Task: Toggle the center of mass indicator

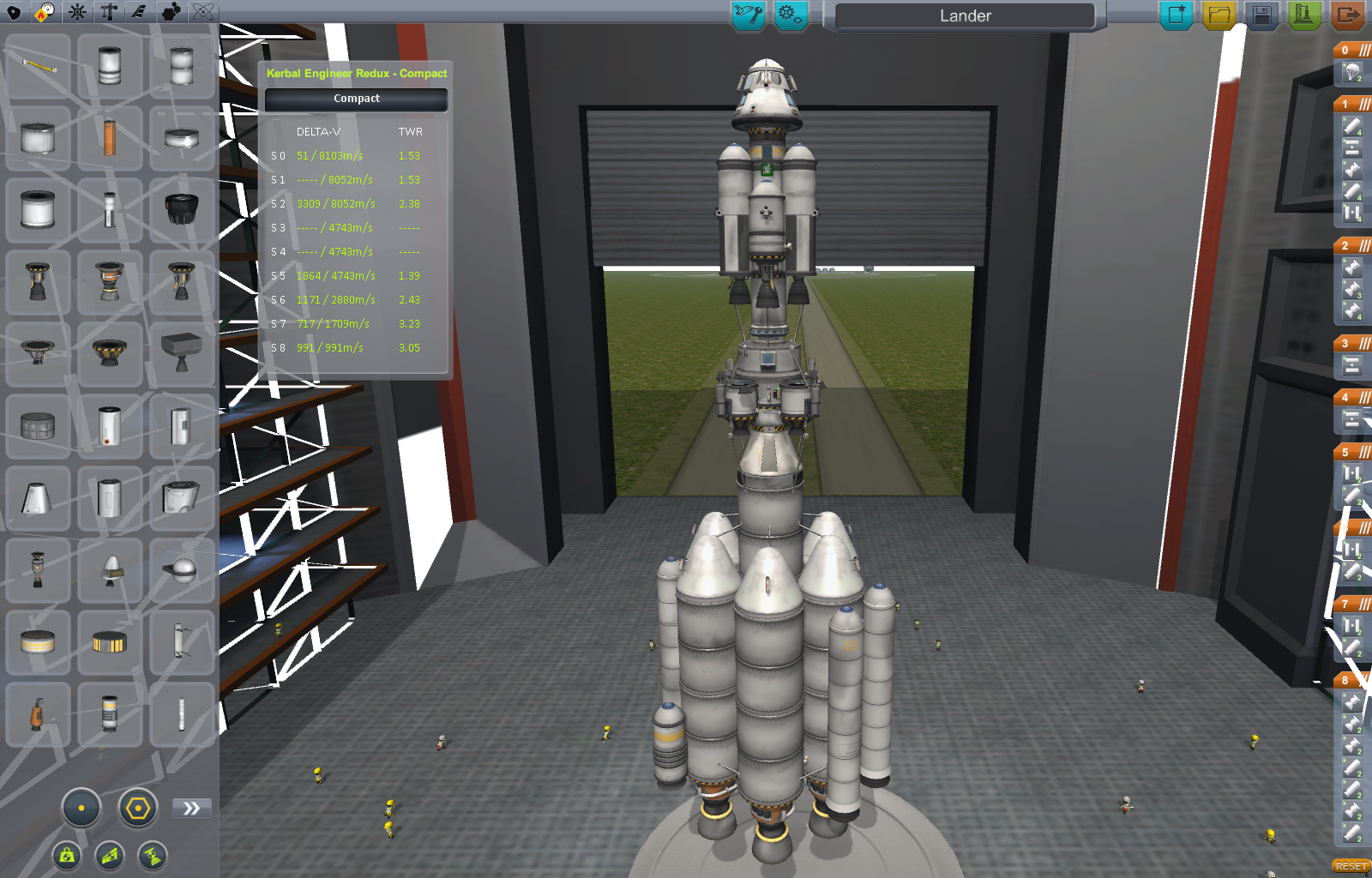Action: tap(67, 855)
